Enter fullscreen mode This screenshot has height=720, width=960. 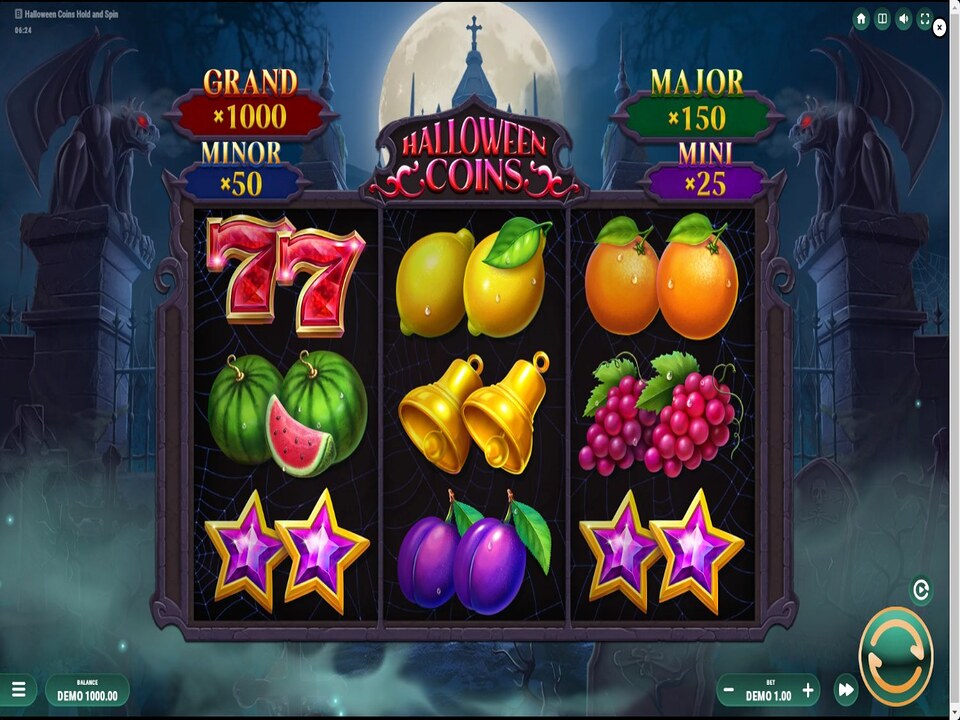click(925, 19)
